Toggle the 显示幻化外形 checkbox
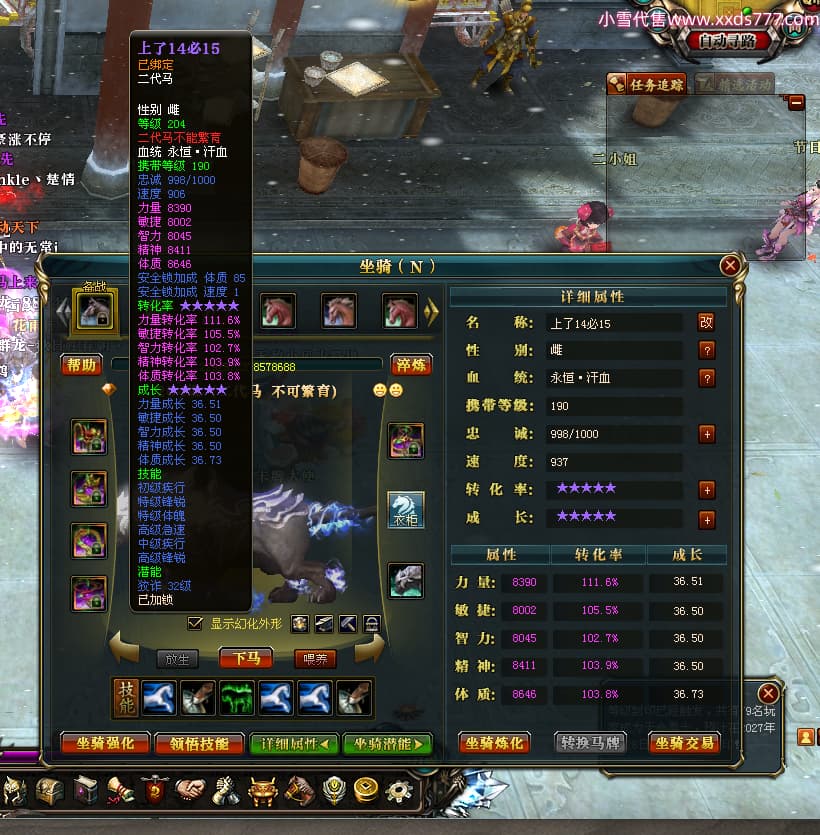This screenshot has height=835, width=820. pos(196,623)
